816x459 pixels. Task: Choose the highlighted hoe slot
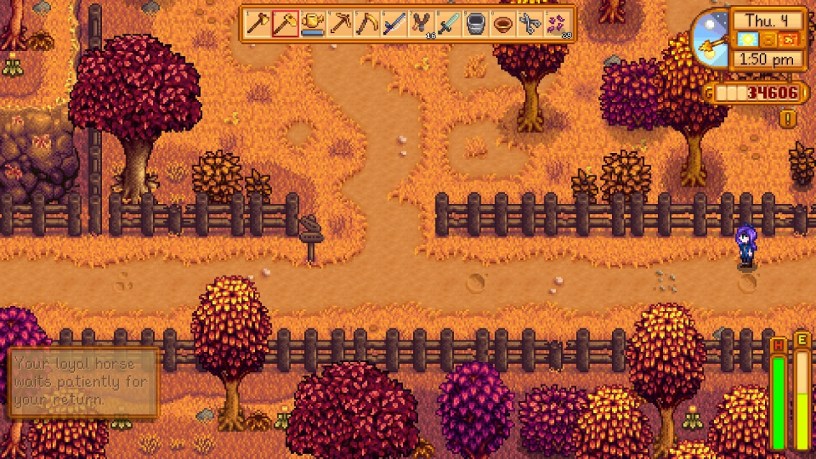click(286, 23)
